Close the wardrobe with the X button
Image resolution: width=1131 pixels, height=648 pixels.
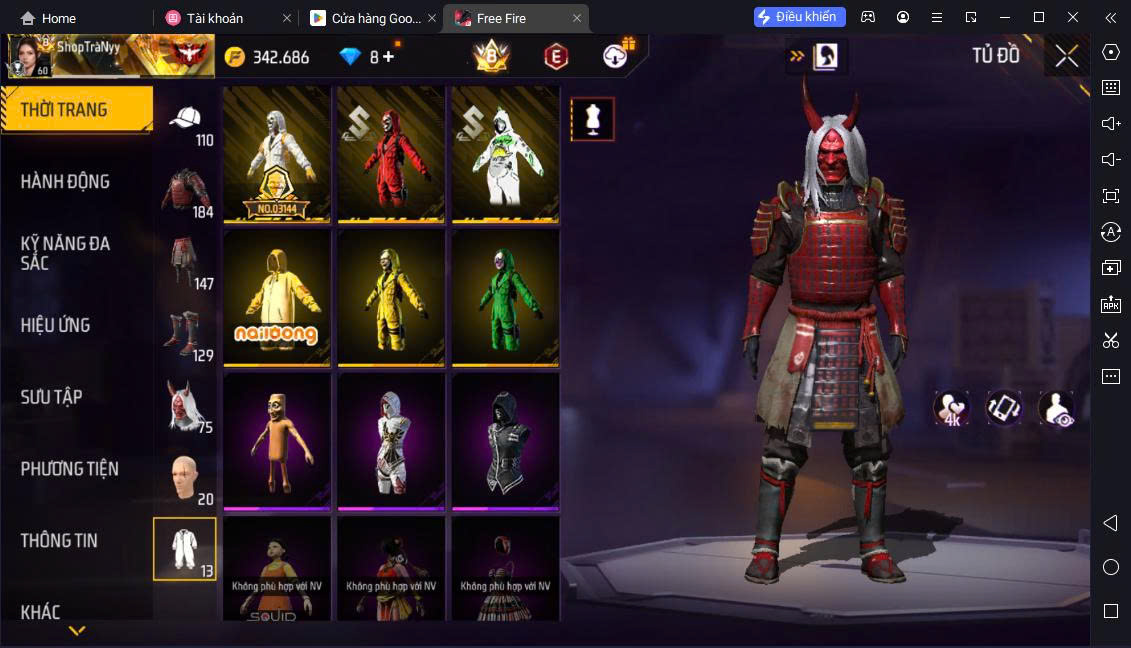[1066, 56]
